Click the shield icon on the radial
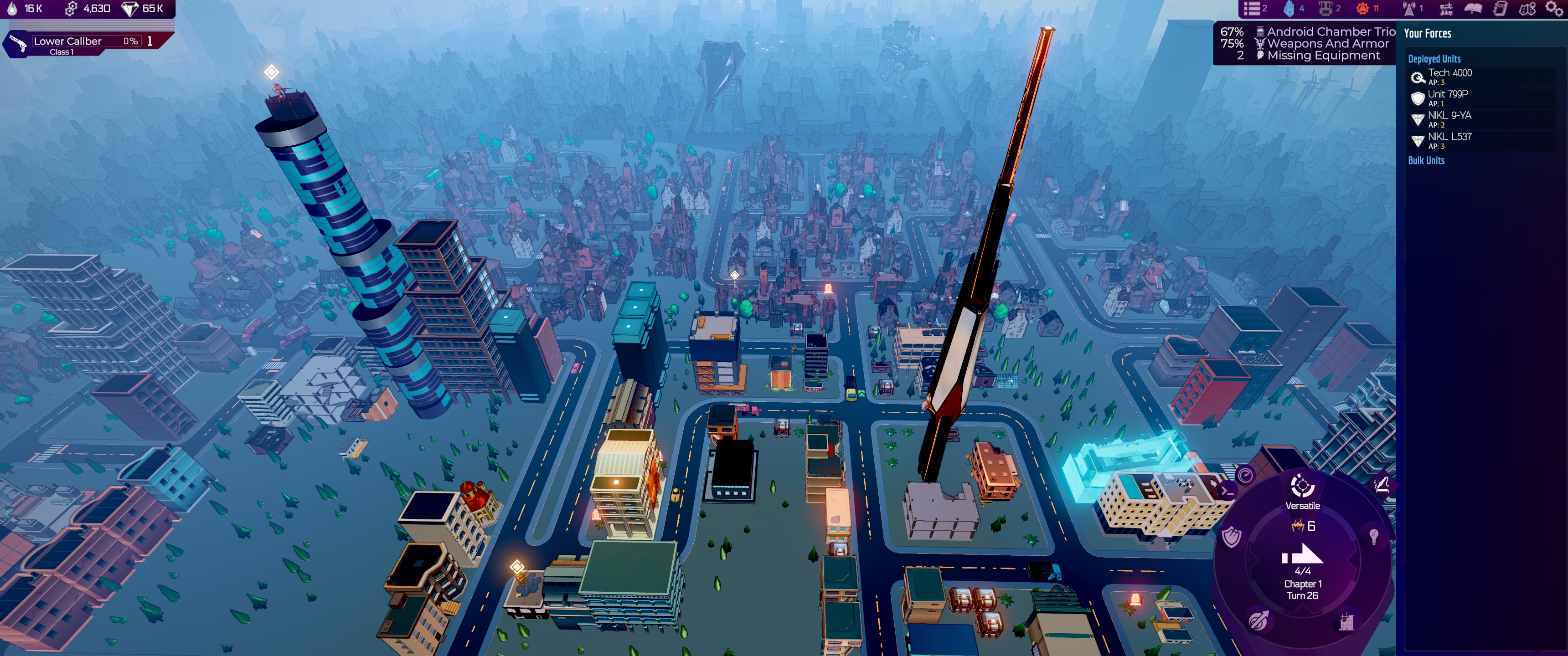Image resolution: width=1568 pixels, height=656 pixels. click(1232, 538)
